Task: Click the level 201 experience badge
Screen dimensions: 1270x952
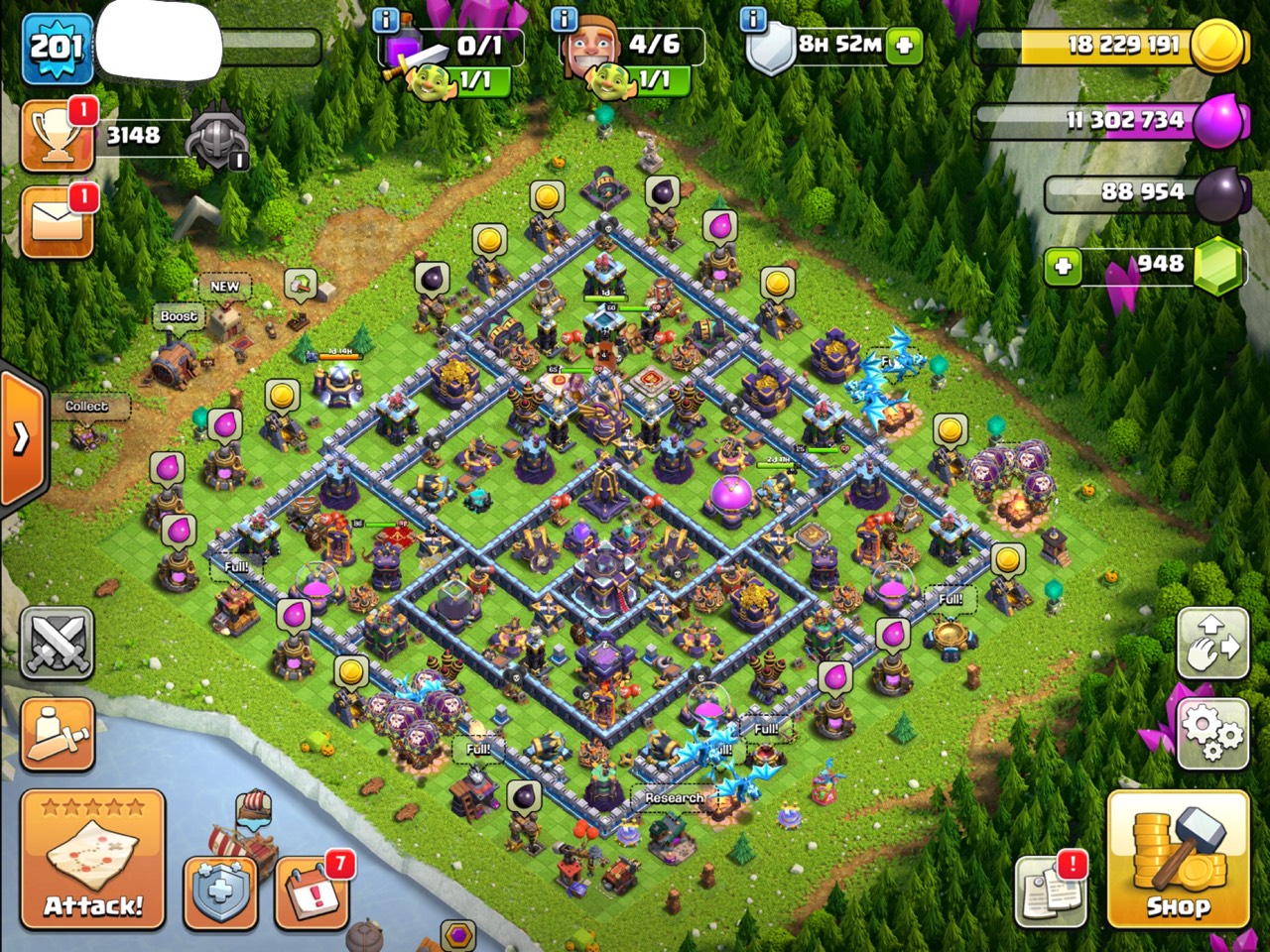Action: point(58,47)
